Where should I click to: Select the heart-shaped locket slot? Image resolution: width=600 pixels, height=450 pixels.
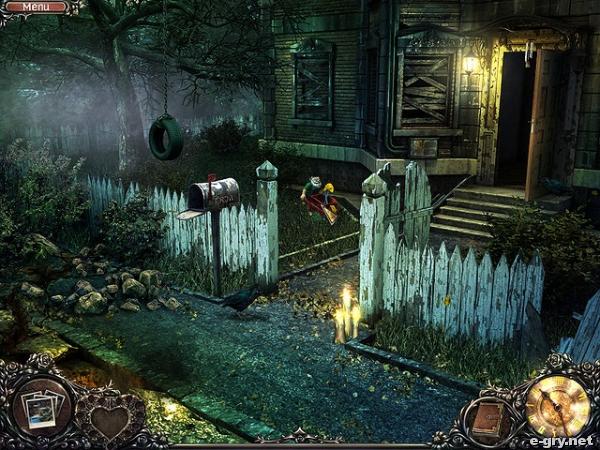(x=109, y=417)
